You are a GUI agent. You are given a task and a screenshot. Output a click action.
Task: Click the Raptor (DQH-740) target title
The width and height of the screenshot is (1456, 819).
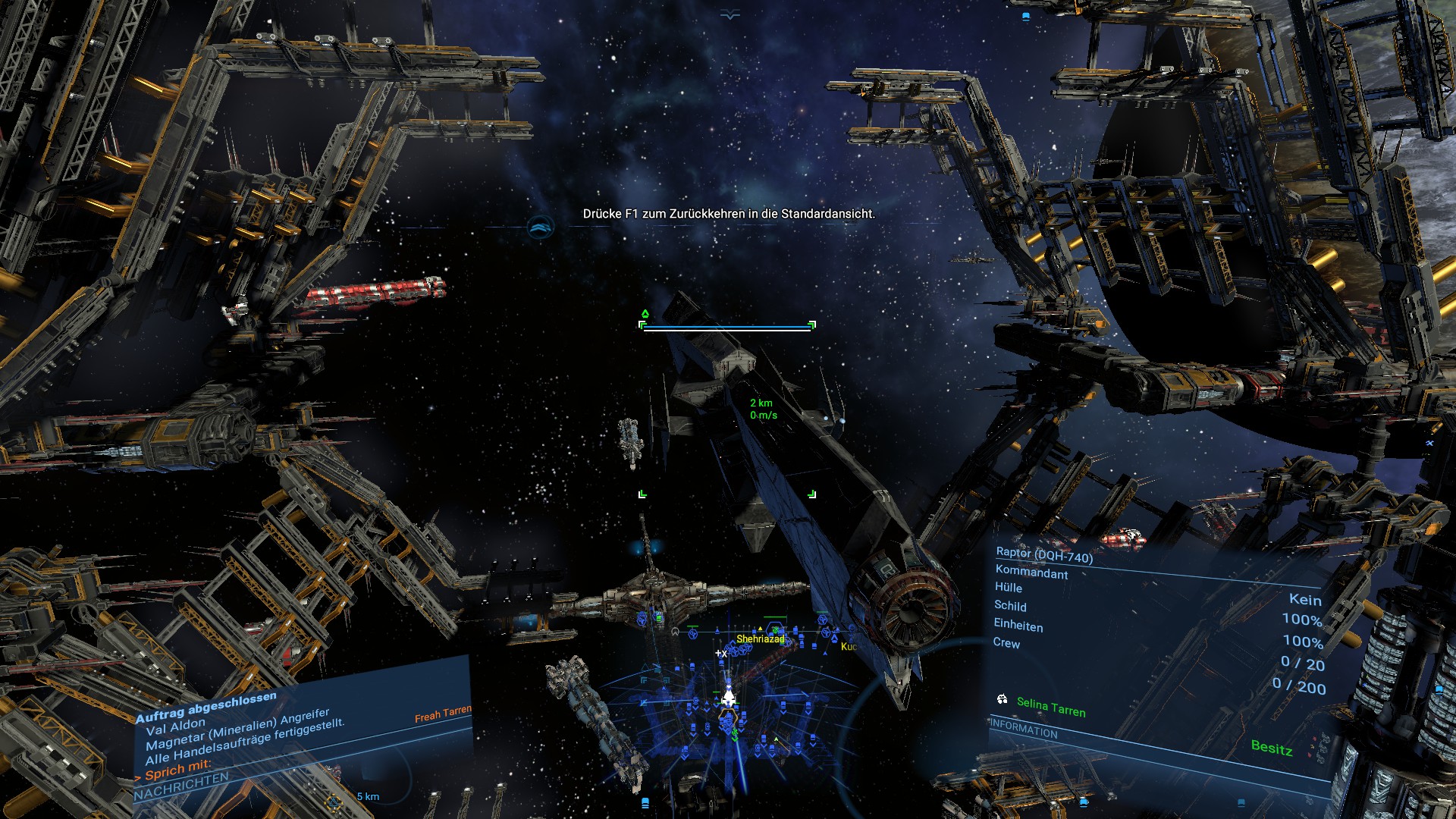1044,555
